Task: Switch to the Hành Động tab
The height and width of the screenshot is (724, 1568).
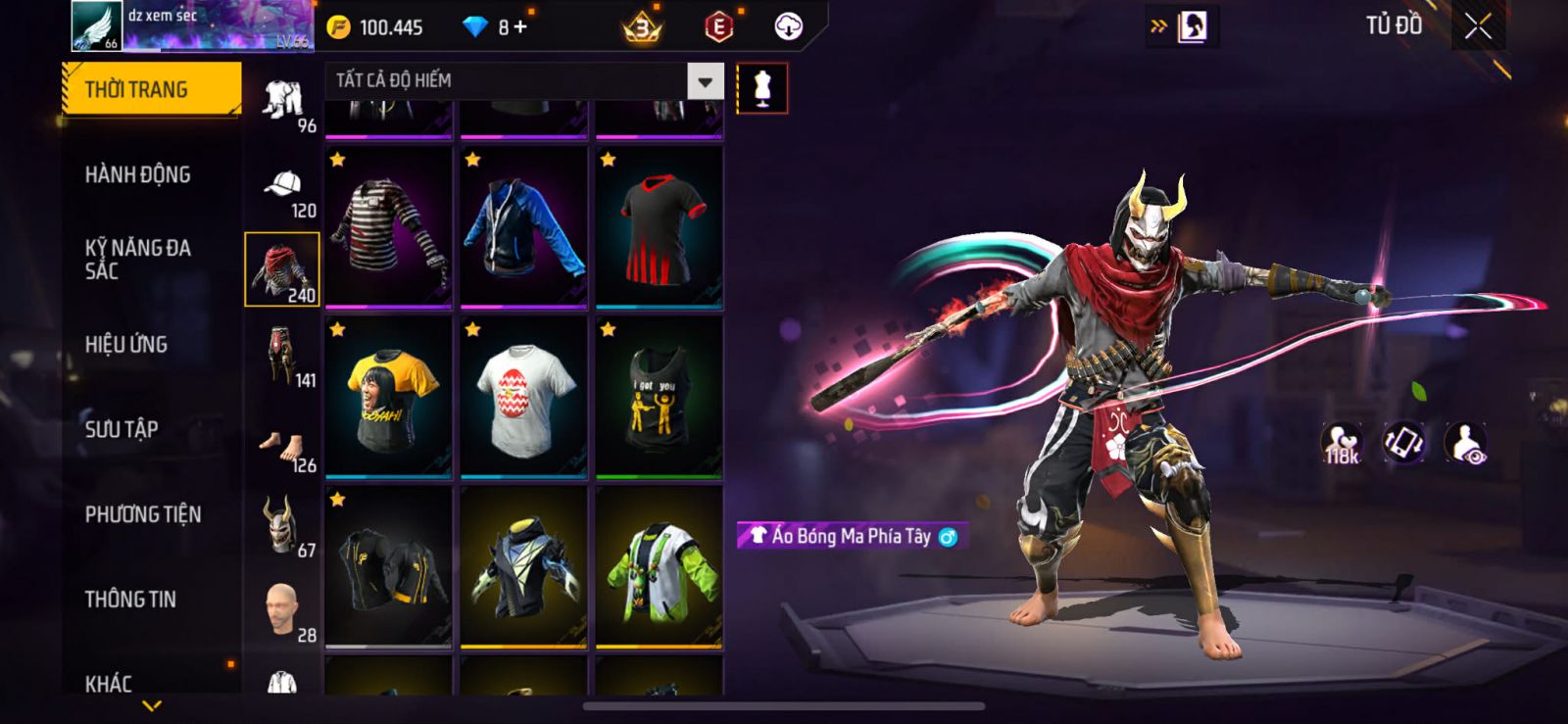Action: (137, 174)
